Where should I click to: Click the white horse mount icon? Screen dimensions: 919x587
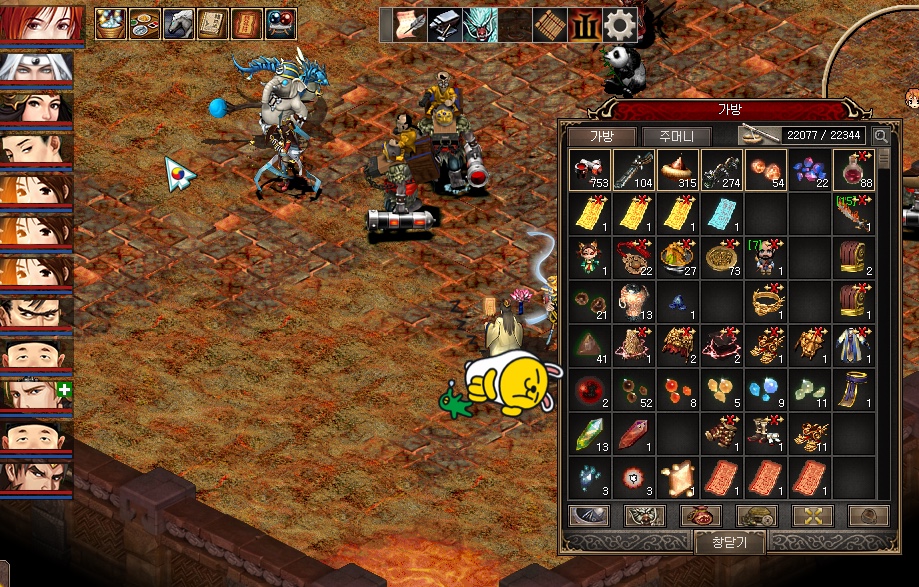click(x=179, y=24)
